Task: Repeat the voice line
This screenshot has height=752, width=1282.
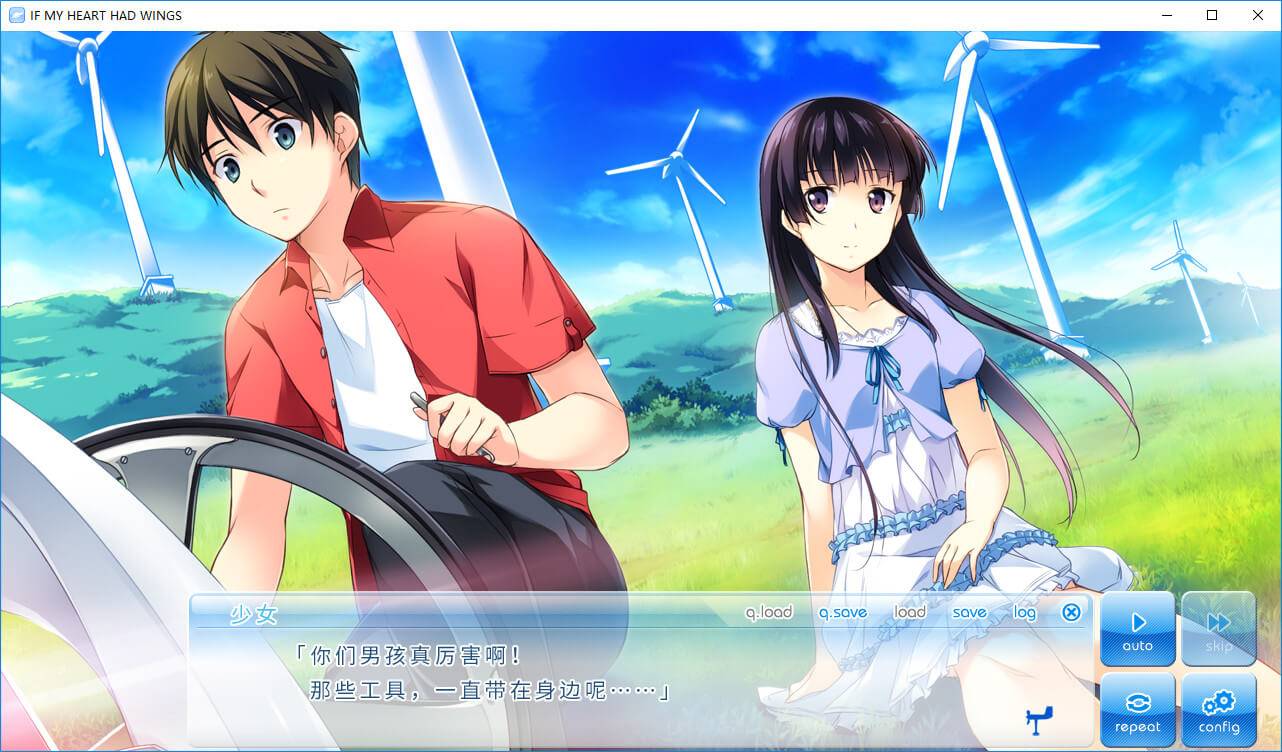Action: 1138,710
